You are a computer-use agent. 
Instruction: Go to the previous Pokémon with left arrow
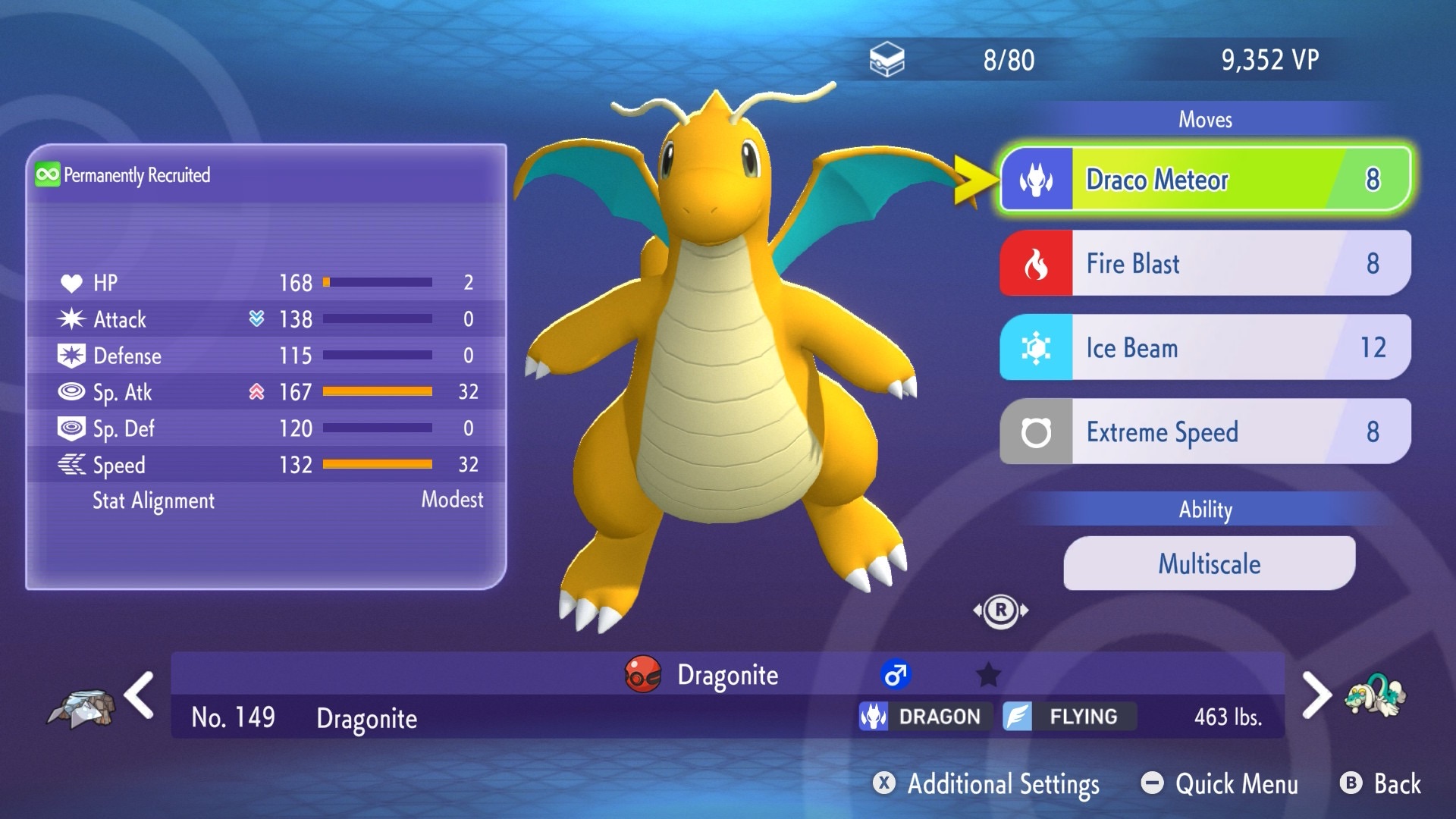coord(140,695)
